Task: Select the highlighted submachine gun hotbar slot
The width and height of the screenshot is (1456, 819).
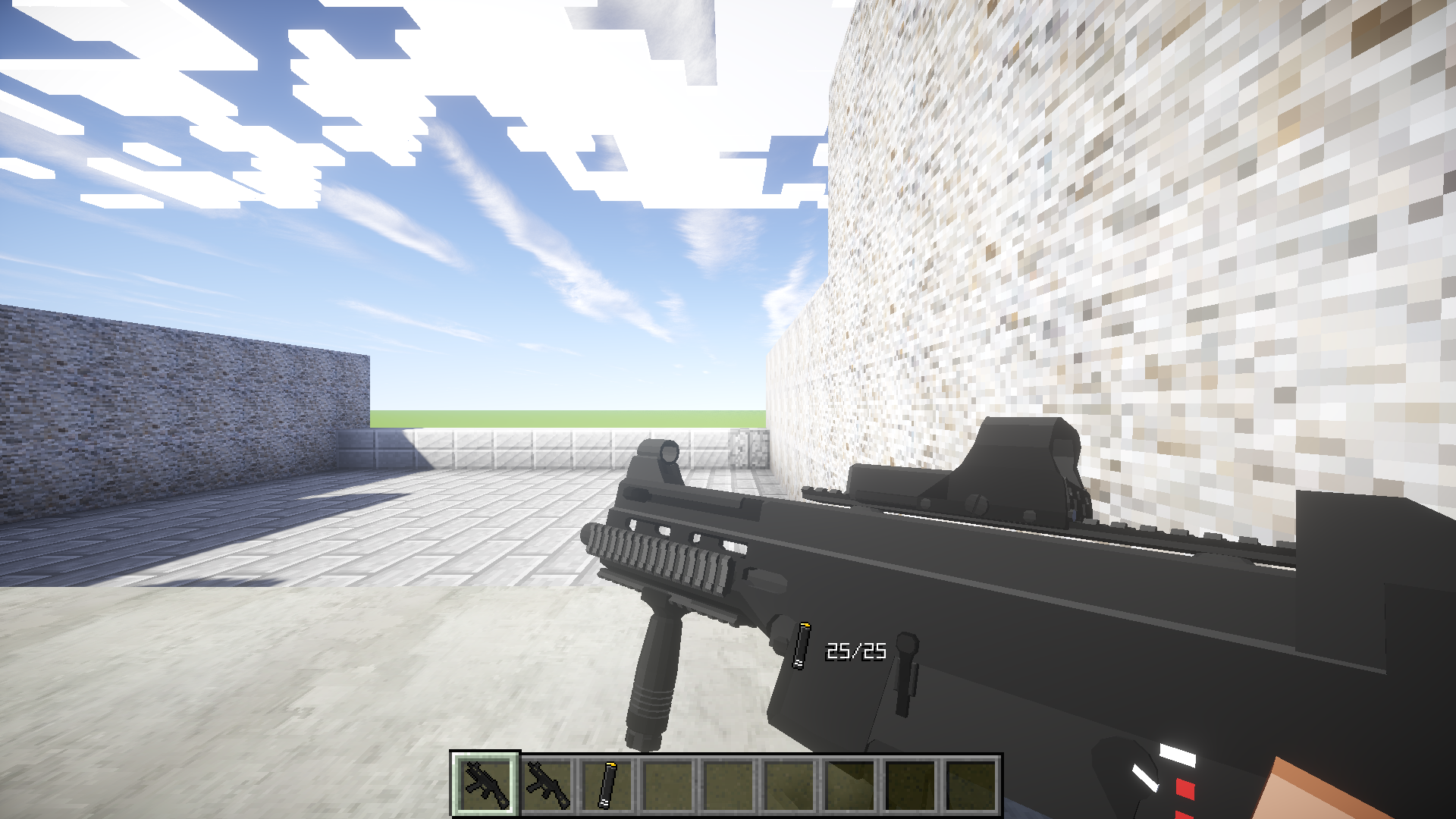Action: pyautogui.click(x=485, y=785)
